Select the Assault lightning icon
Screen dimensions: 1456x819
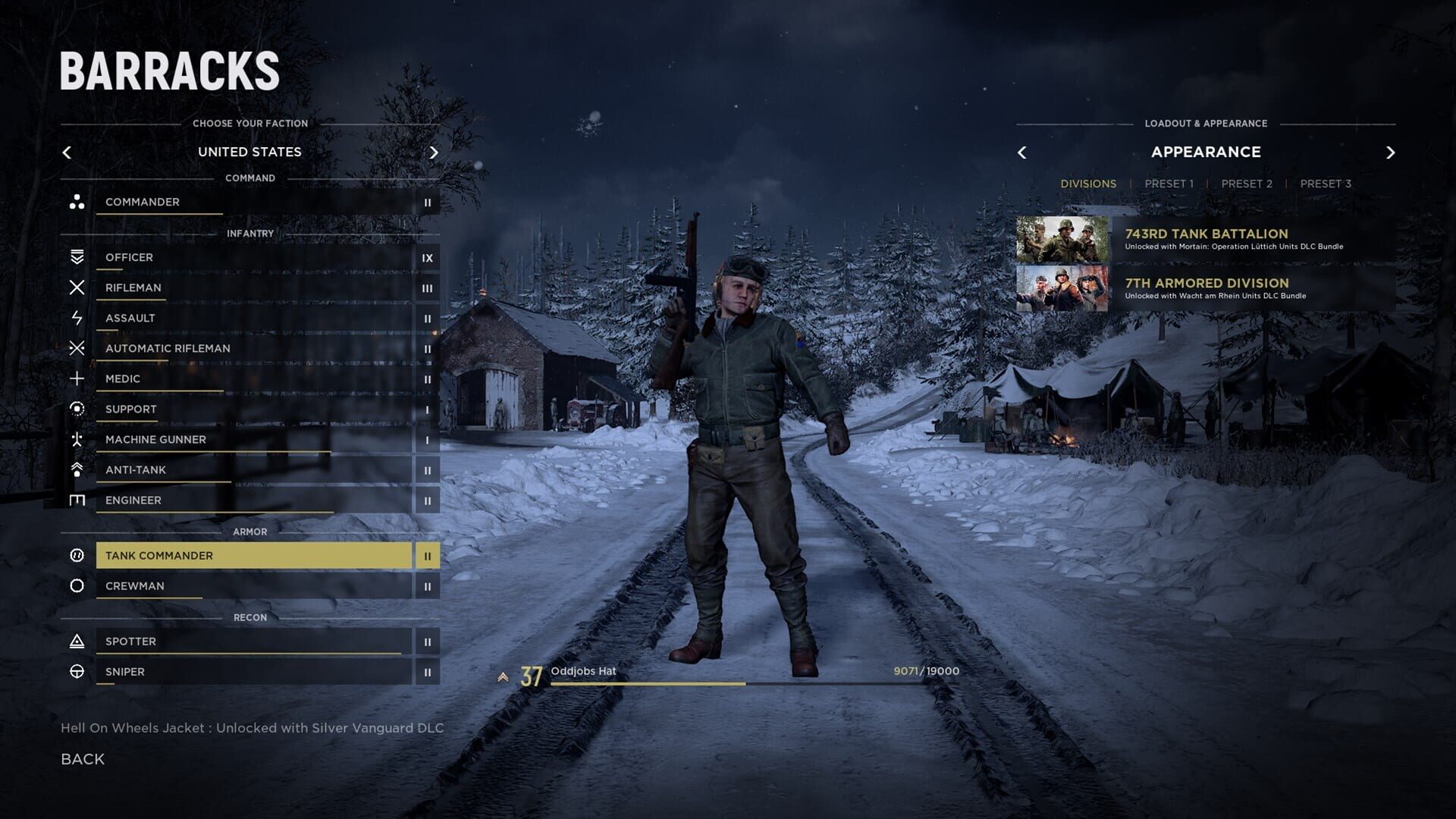(x=77, y=318)
